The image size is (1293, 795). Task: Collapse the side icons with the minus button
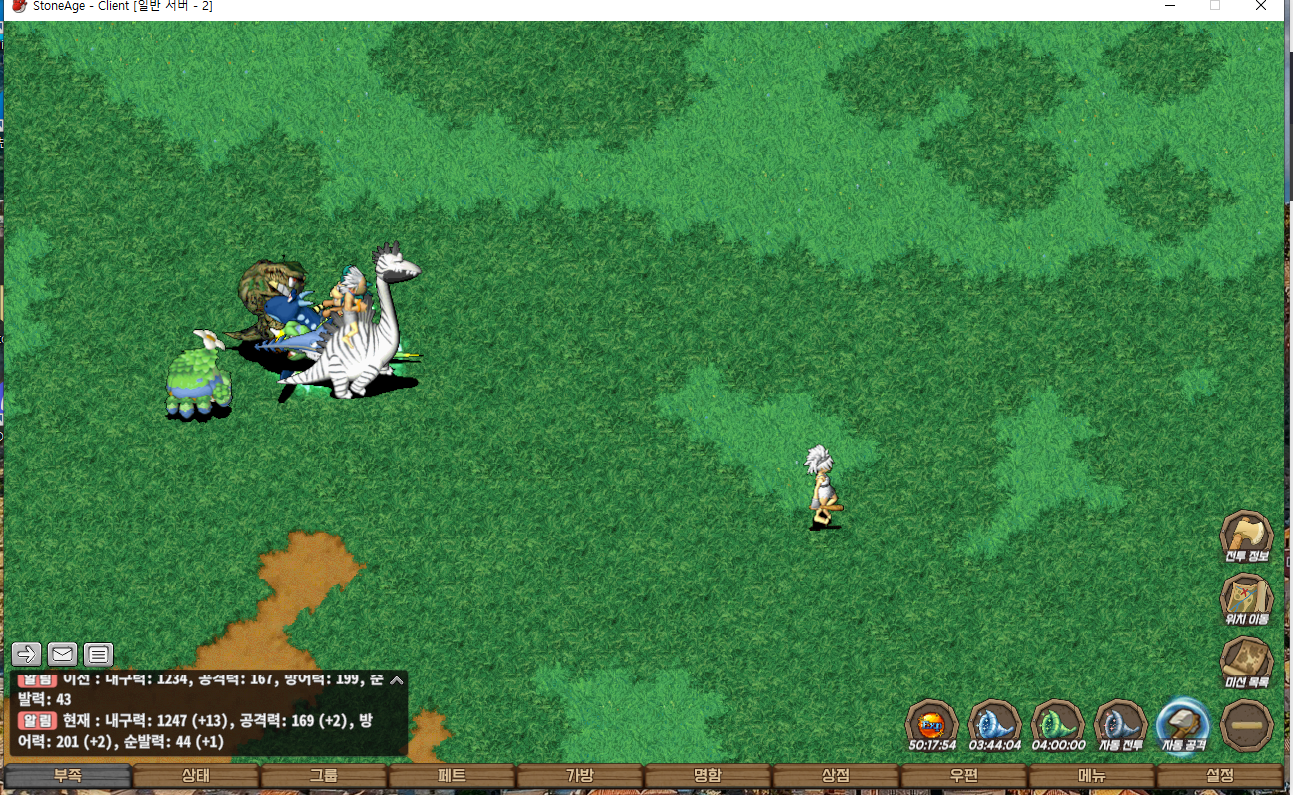point(1246,723)
